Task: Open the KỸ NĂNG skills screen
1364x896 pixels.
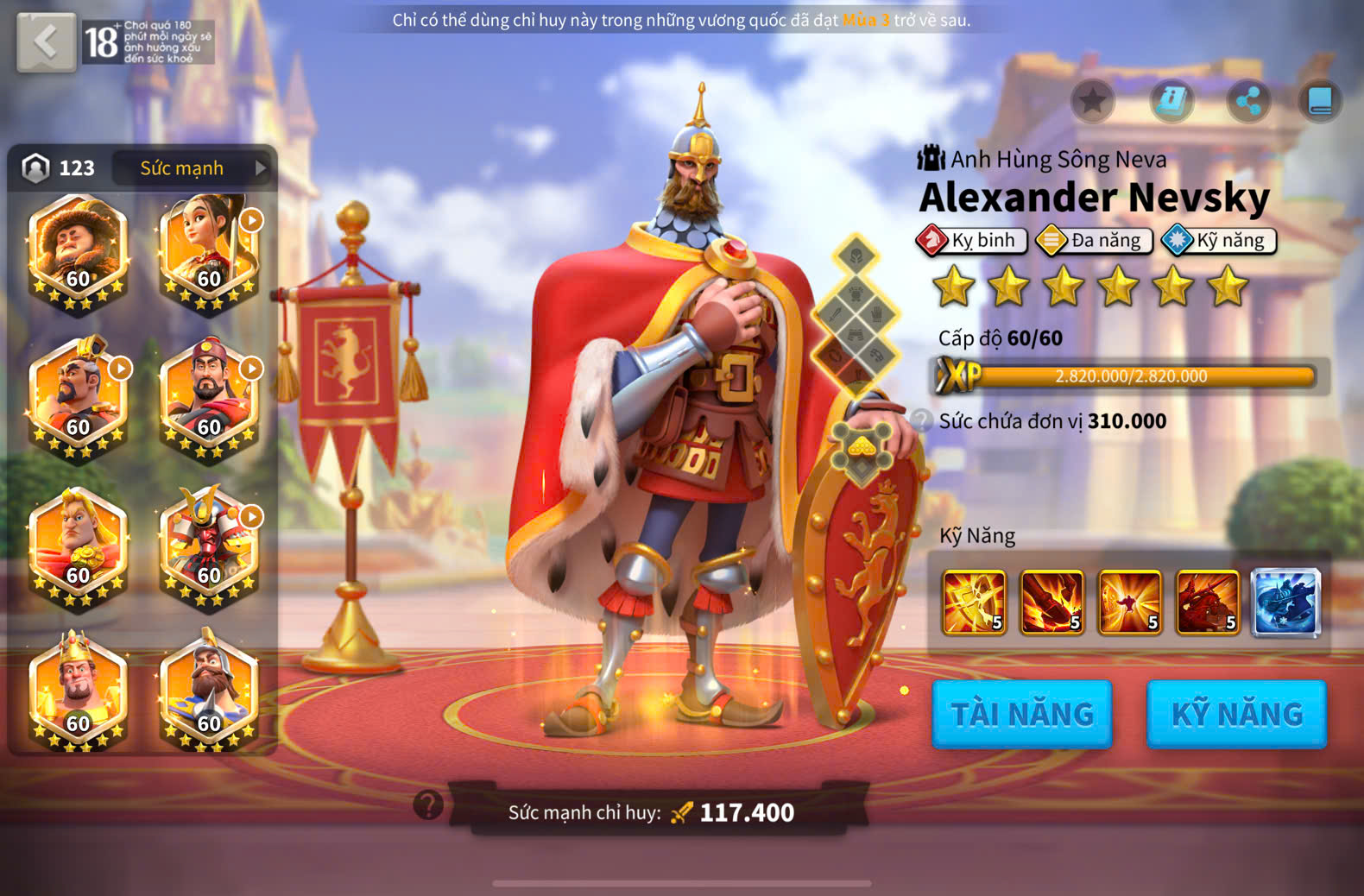Action: (x=1236, y=714)
